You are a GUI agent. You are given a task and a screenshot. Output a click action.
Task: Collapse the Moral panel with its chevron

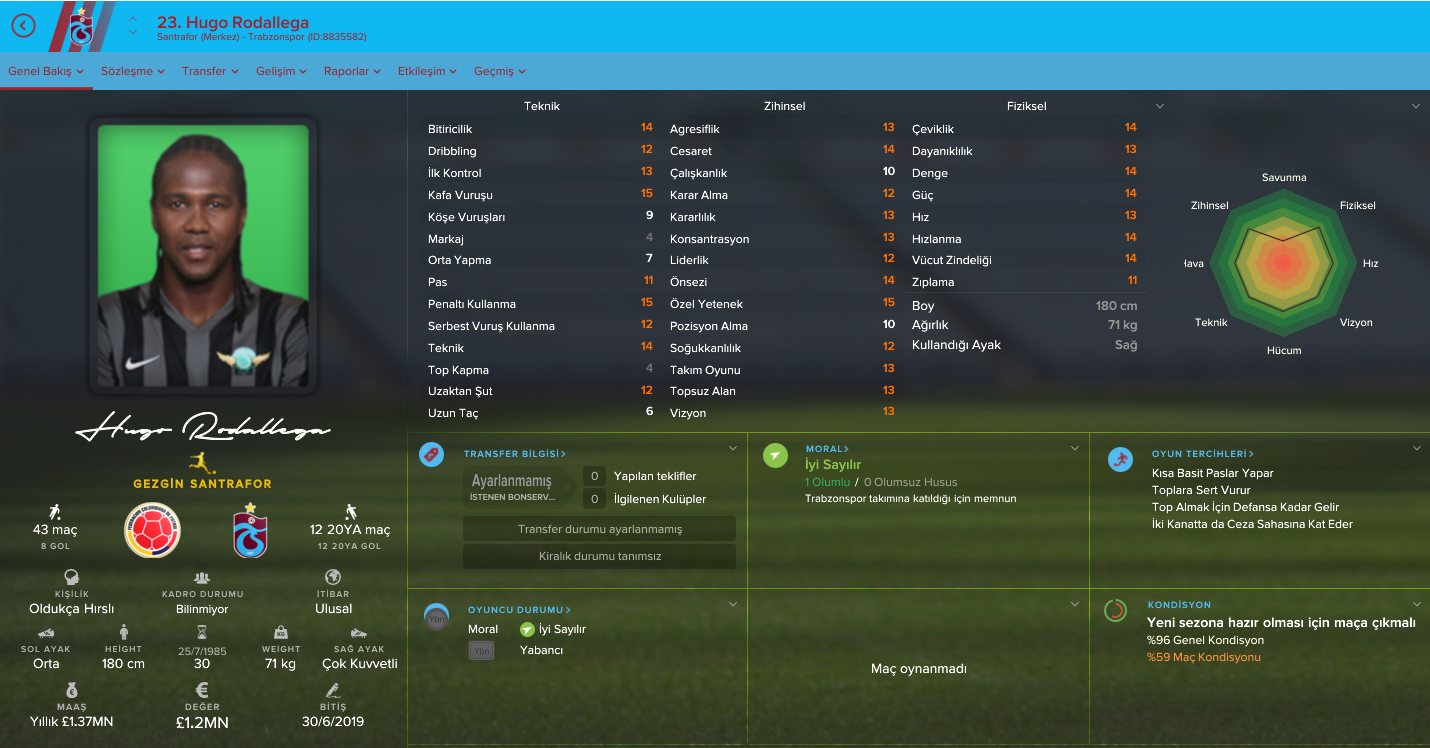coord(1075,448)
